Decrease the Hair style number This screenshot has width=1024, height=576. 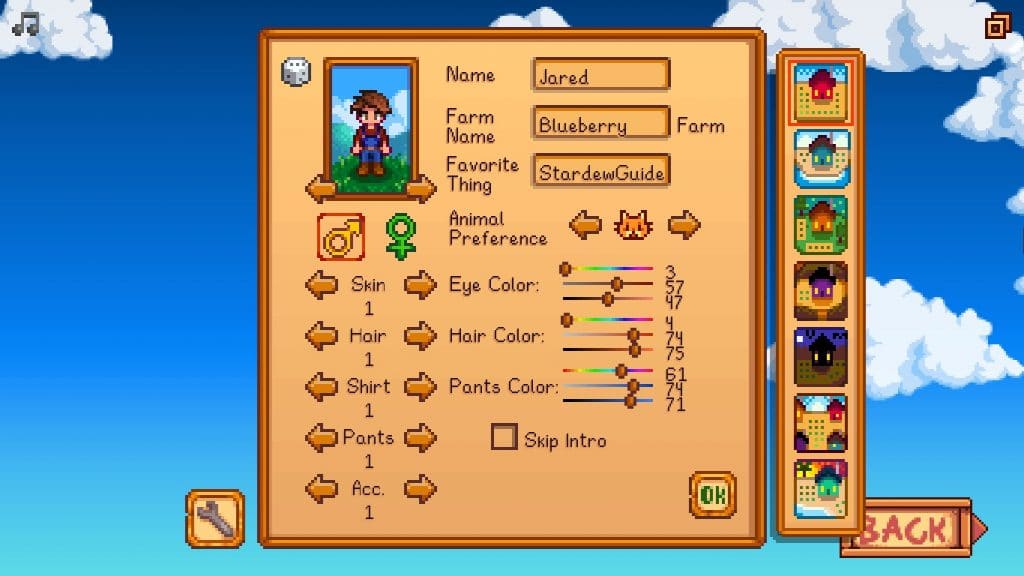coord(321,336)
